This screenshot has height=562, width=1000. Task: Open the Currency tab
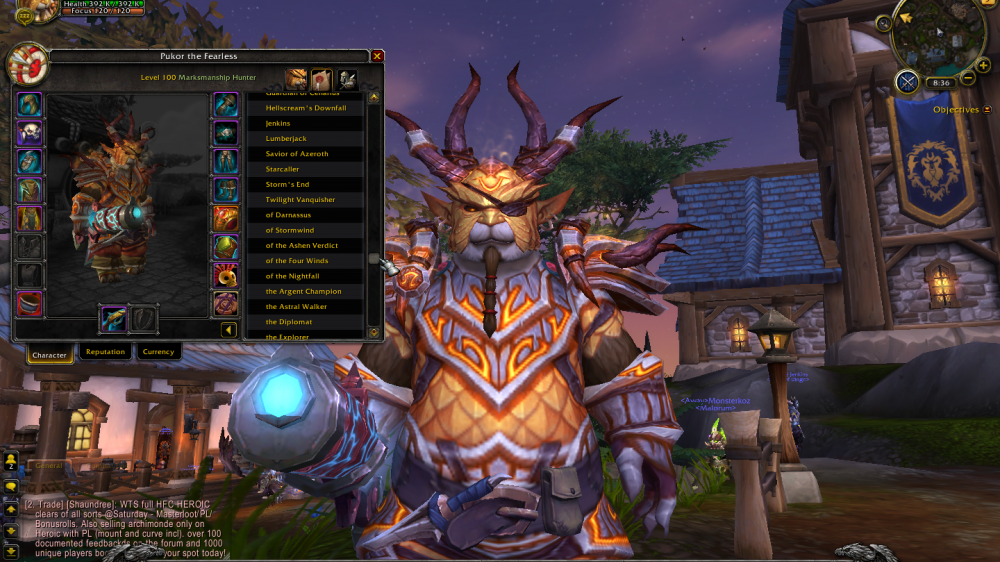tap(158, 352)
